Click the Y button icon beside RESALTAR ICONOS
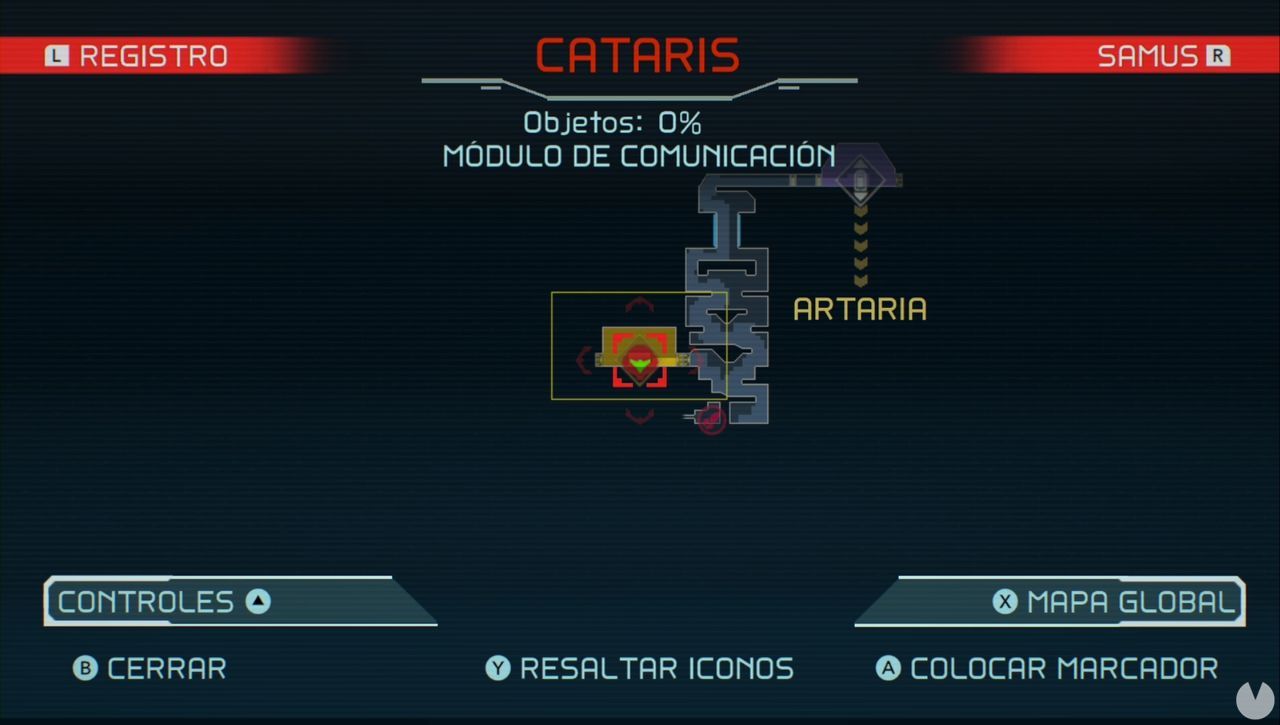 pos(497,669)
